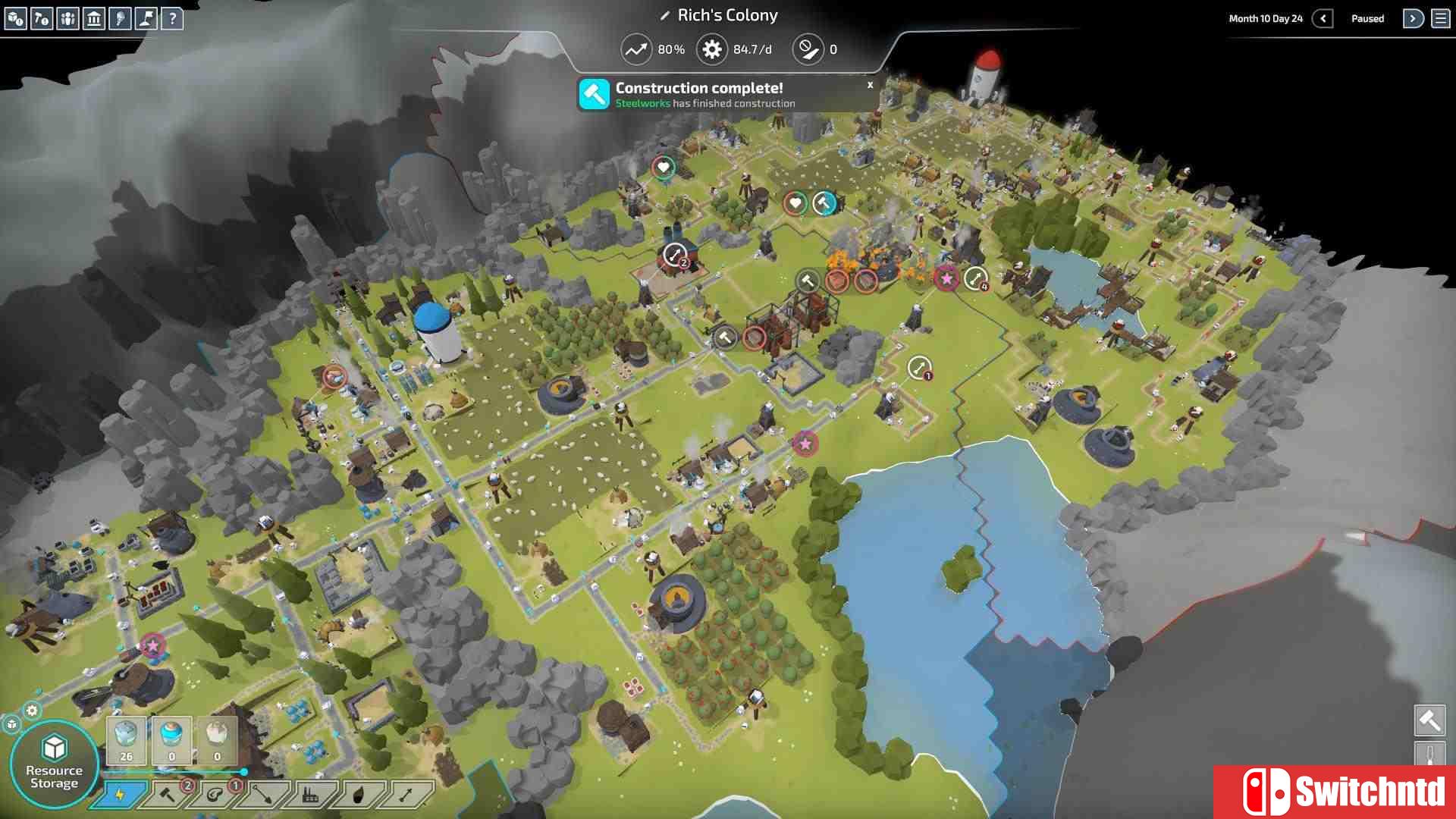
Task: Click Paused to resume the game
Action: 1368,18
